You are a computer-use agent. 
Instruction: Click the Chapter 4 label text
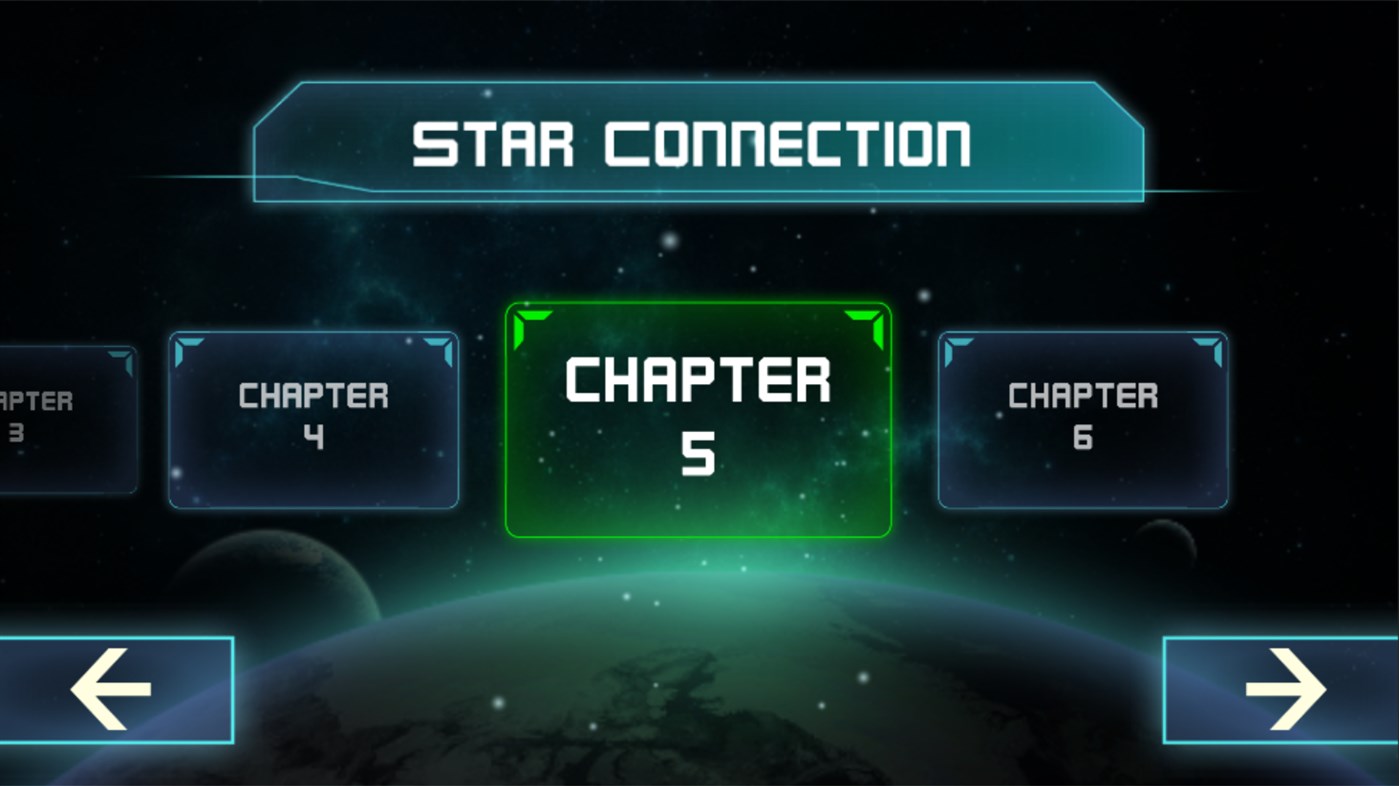coord(313,415)
